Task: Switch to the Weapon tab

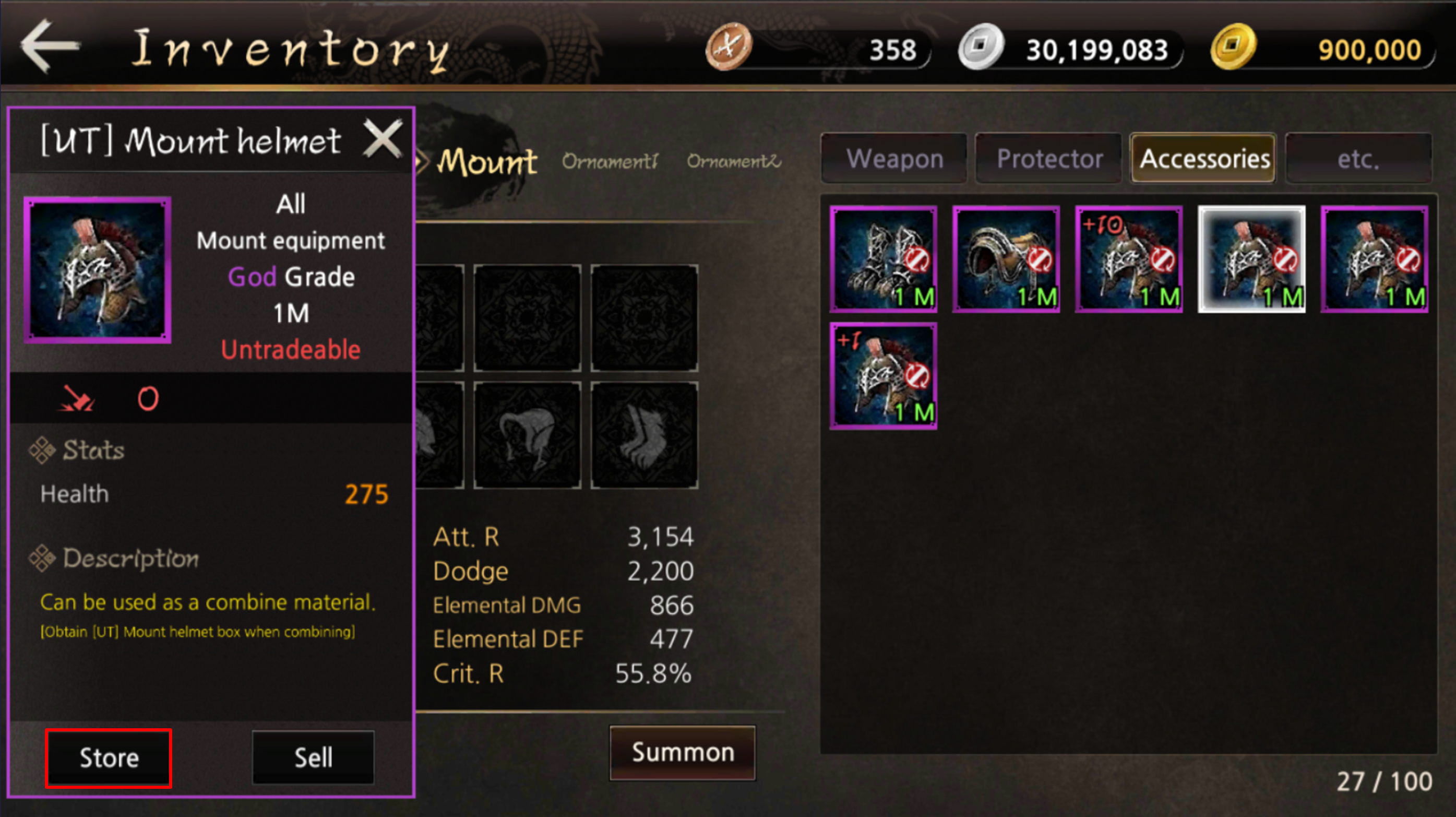Action: (x=894, y=159)
